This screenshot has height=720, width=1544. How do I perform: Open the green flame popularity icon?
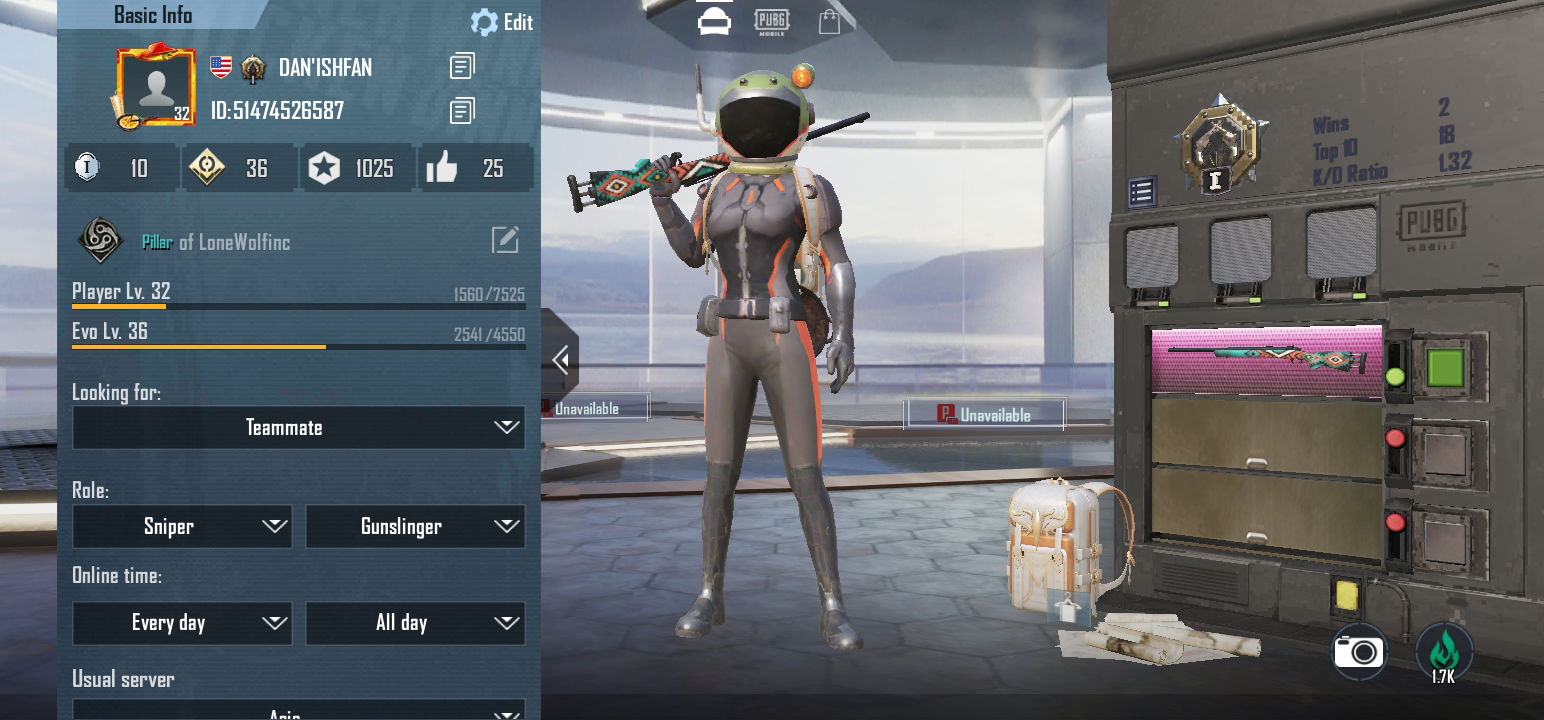1443,652
